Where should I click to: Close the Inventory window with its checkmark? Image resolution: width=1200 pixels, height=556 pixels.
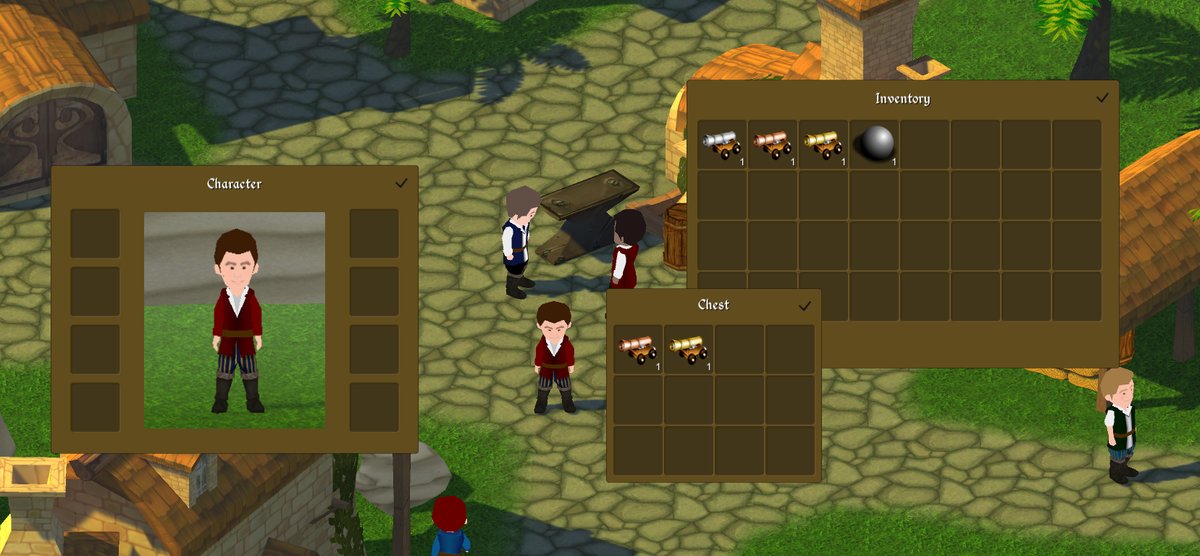(1102, 98)
